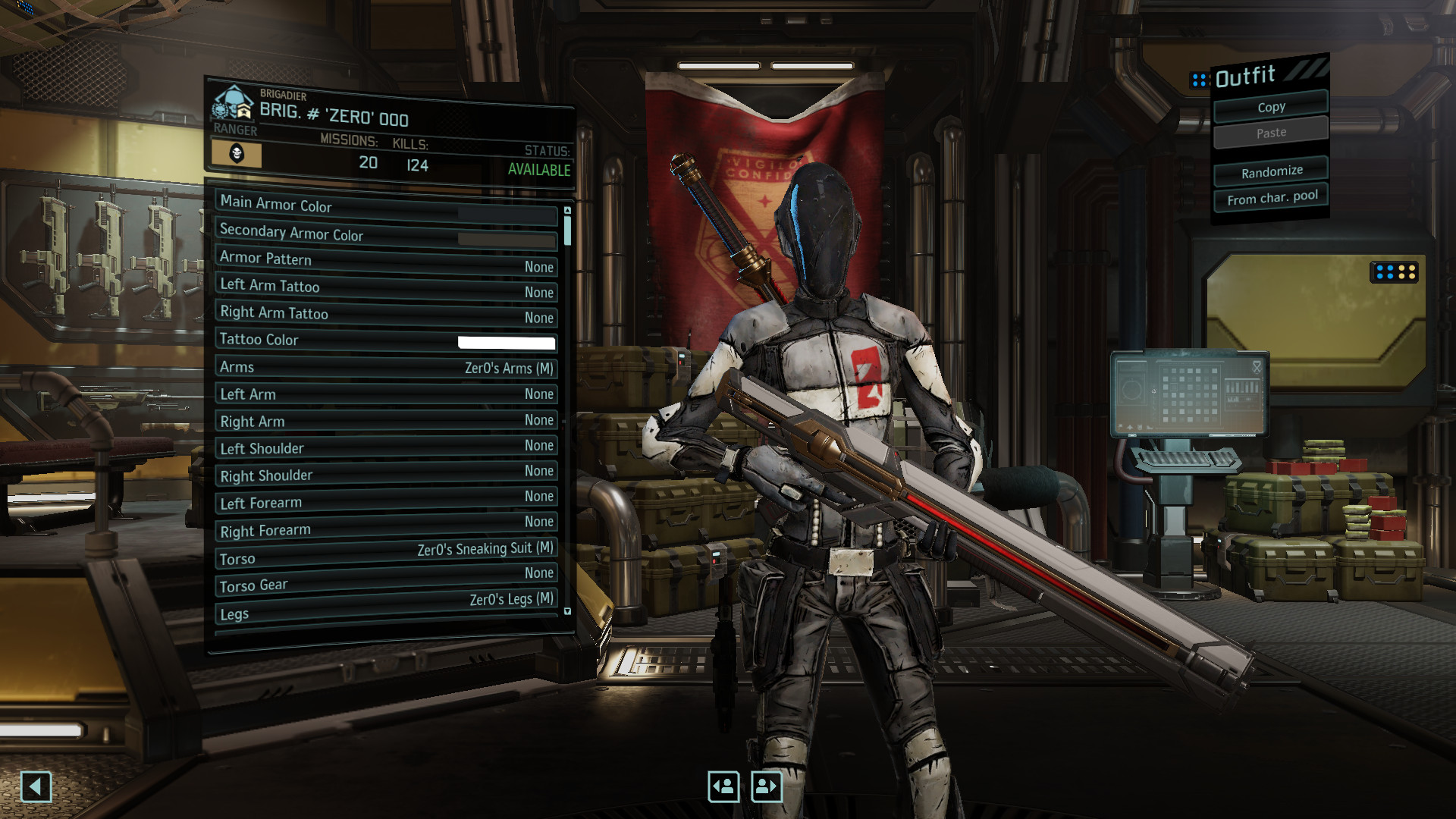Pick a new Tattoo Color
The width and height of the screenshot is (1456, 819).
coord(387,340)
